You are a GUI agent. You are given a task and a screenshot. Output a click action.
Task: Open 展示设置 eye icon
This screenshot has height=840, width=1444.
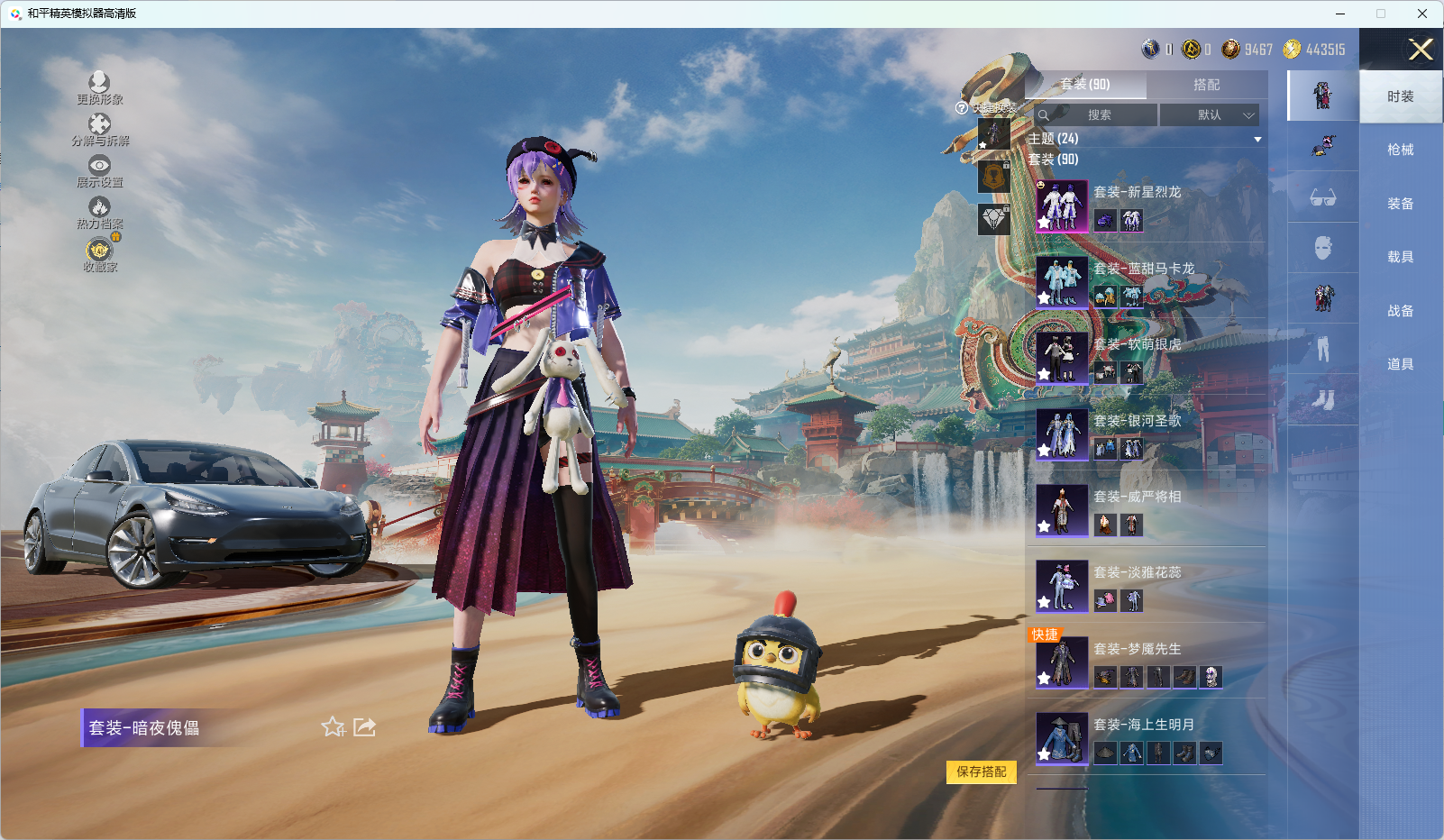pyautogui.click(x=99, y=170)
